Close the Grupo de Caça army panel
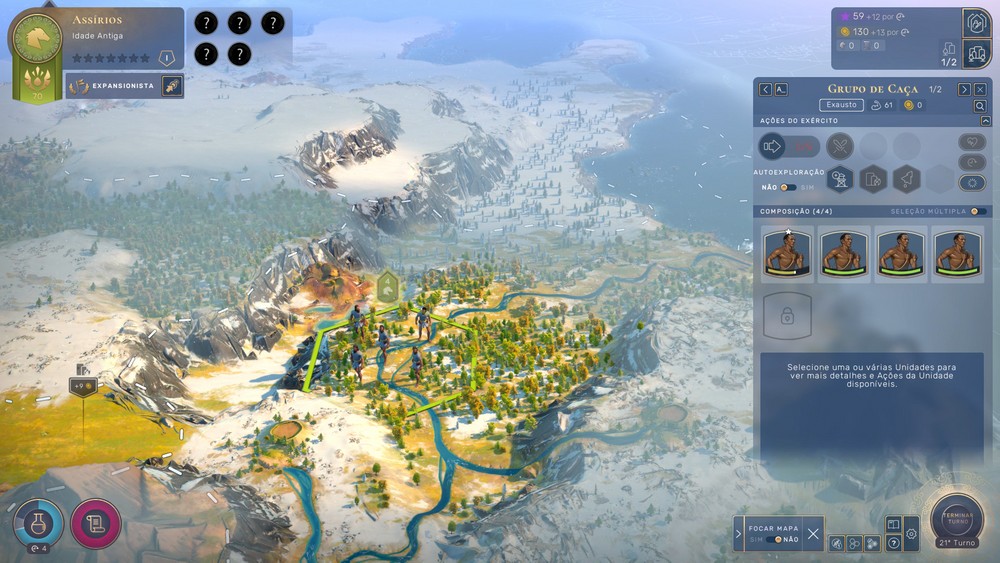 (980, 89)
